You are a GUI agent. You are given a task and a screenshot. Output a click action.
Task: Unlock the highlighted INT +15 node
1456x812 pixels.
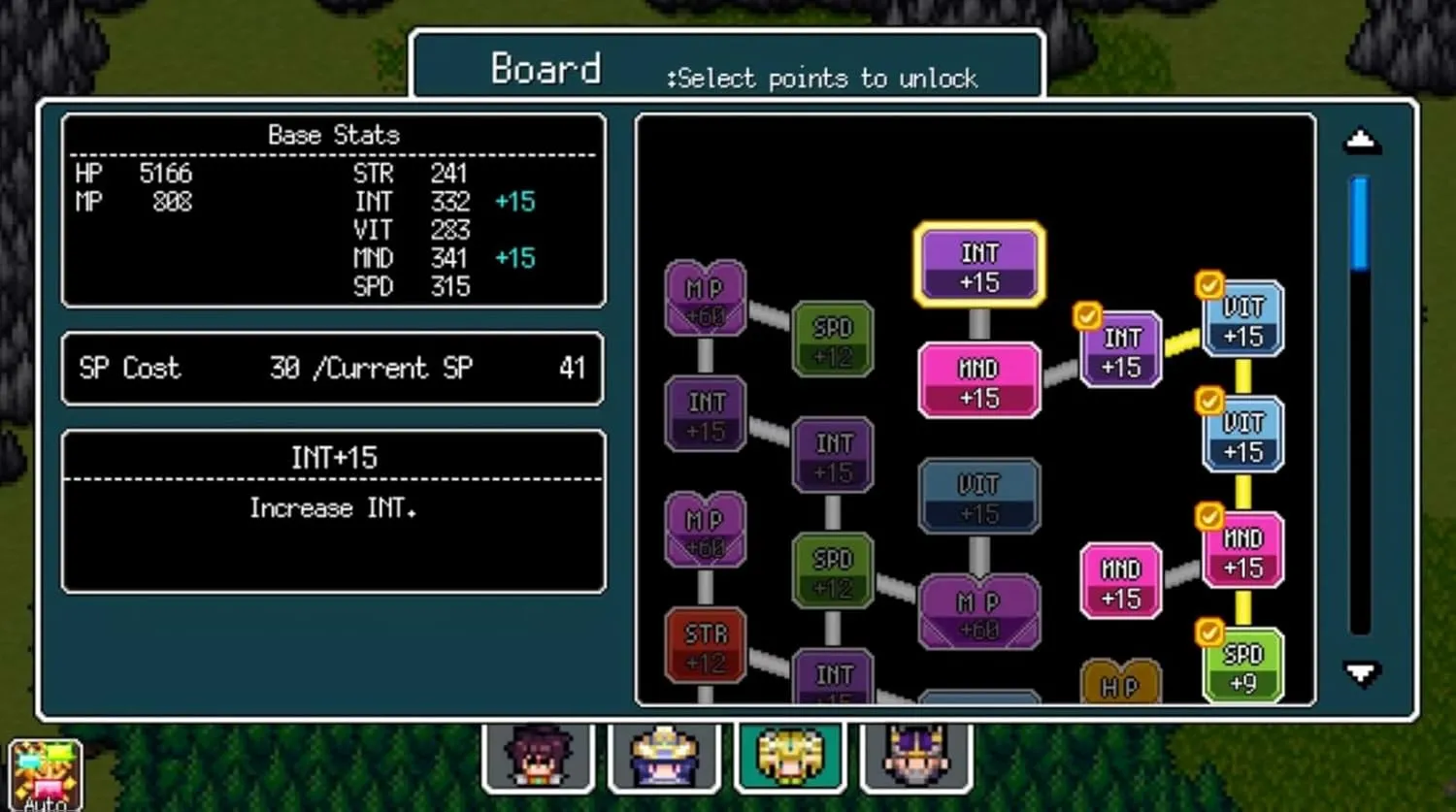(x=979, y=266)
